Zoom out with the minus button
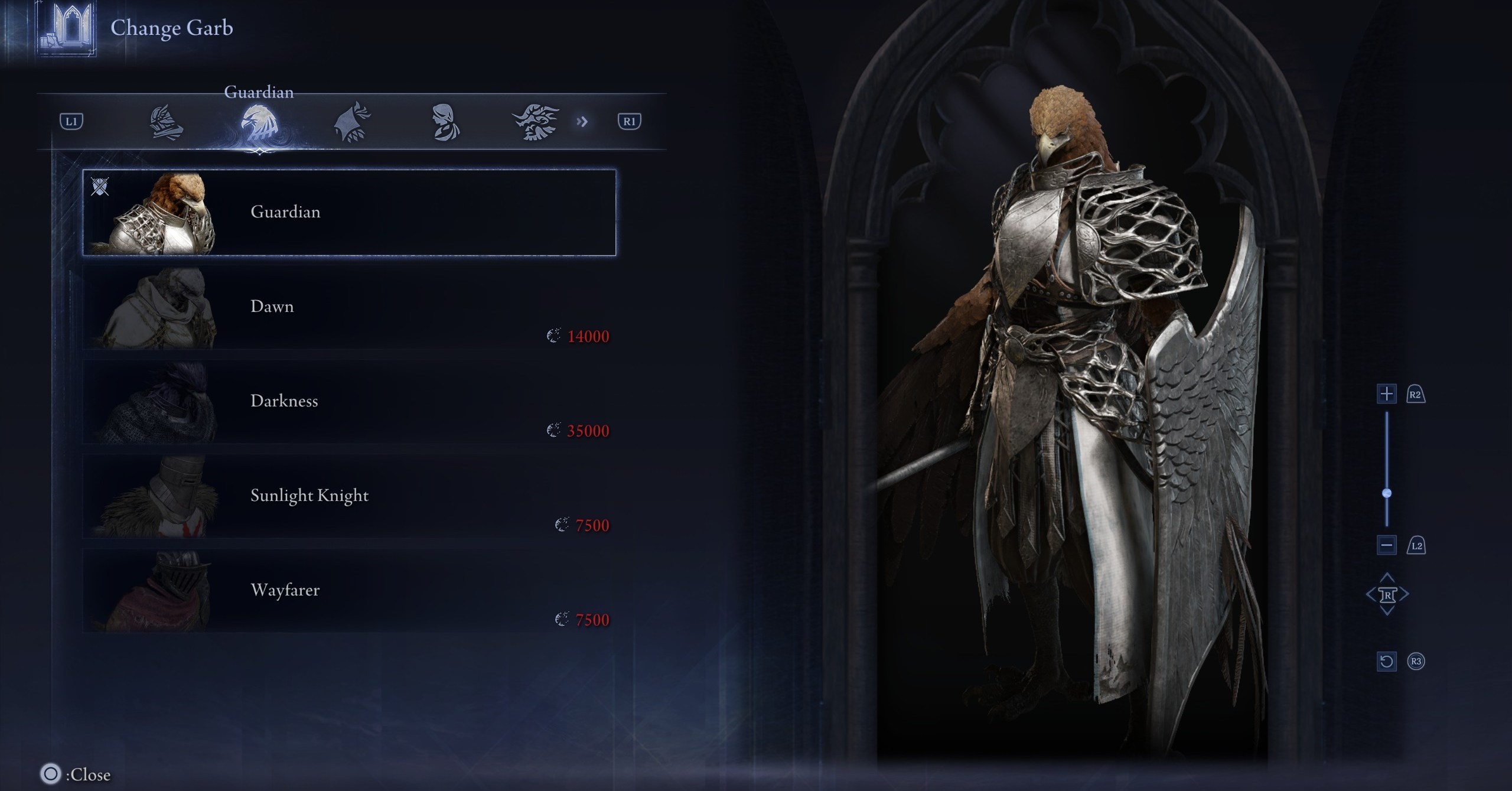 (1386, 545)
